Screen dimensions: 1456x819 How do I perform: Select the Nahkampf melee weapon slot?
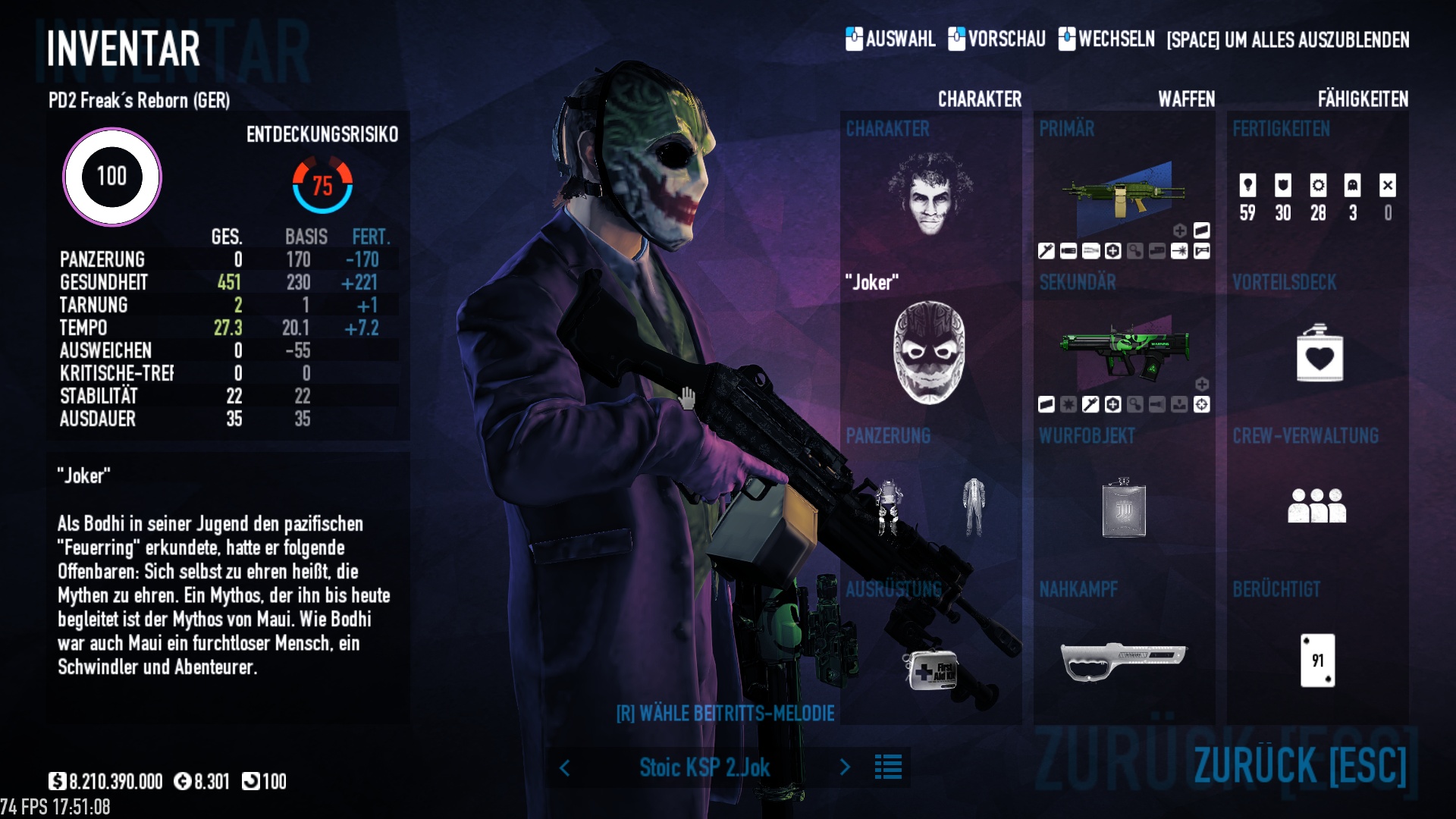click(x=1123, y=660)
